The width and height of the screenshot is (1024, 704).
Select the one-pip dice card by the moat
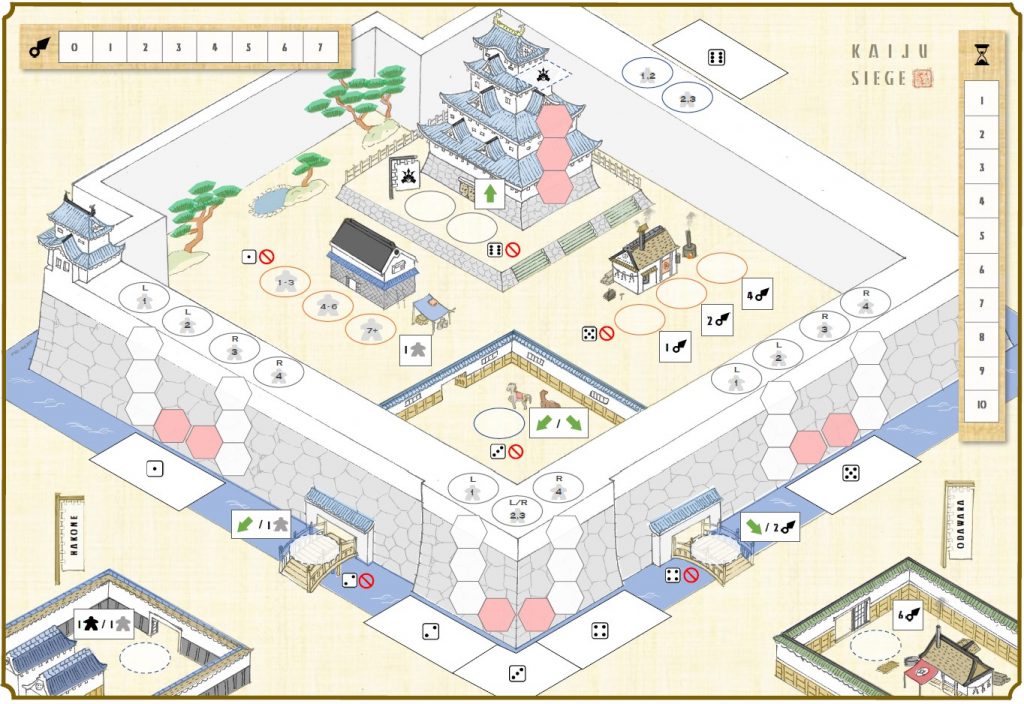[155, 468]
